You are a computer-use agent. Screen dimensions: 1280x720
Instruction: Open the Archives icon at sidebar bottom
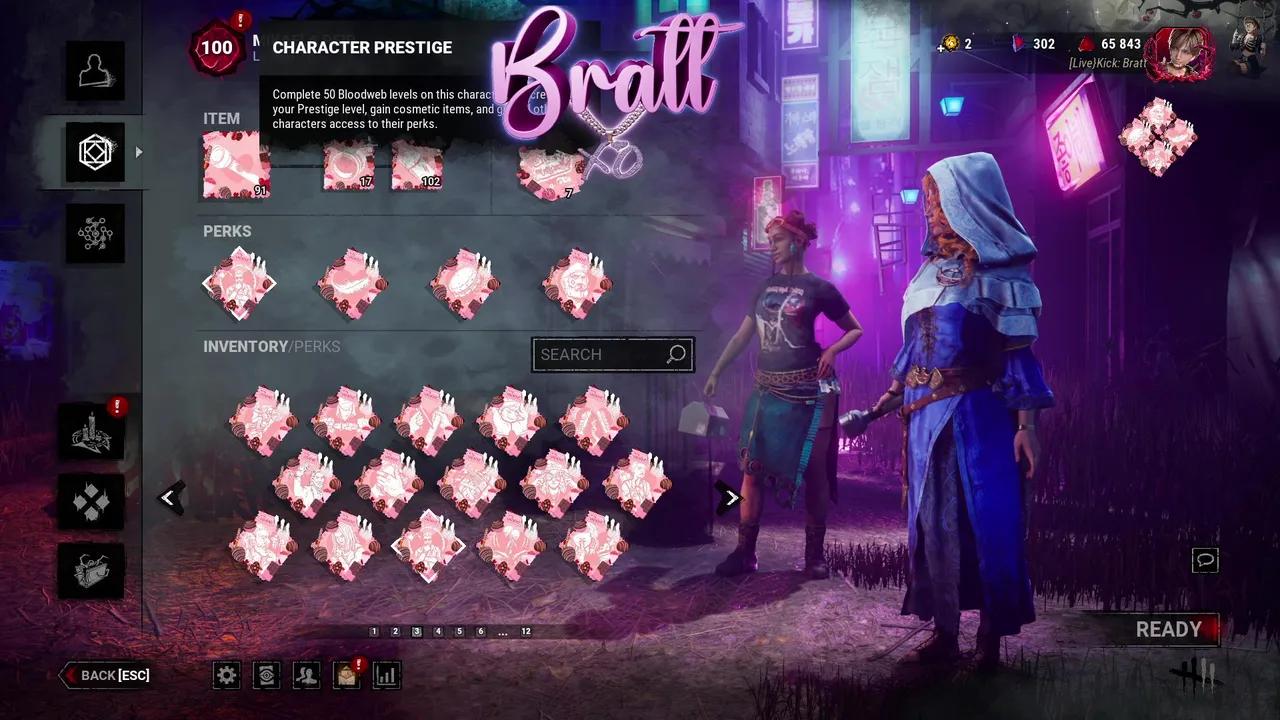(x=91, y=571)
